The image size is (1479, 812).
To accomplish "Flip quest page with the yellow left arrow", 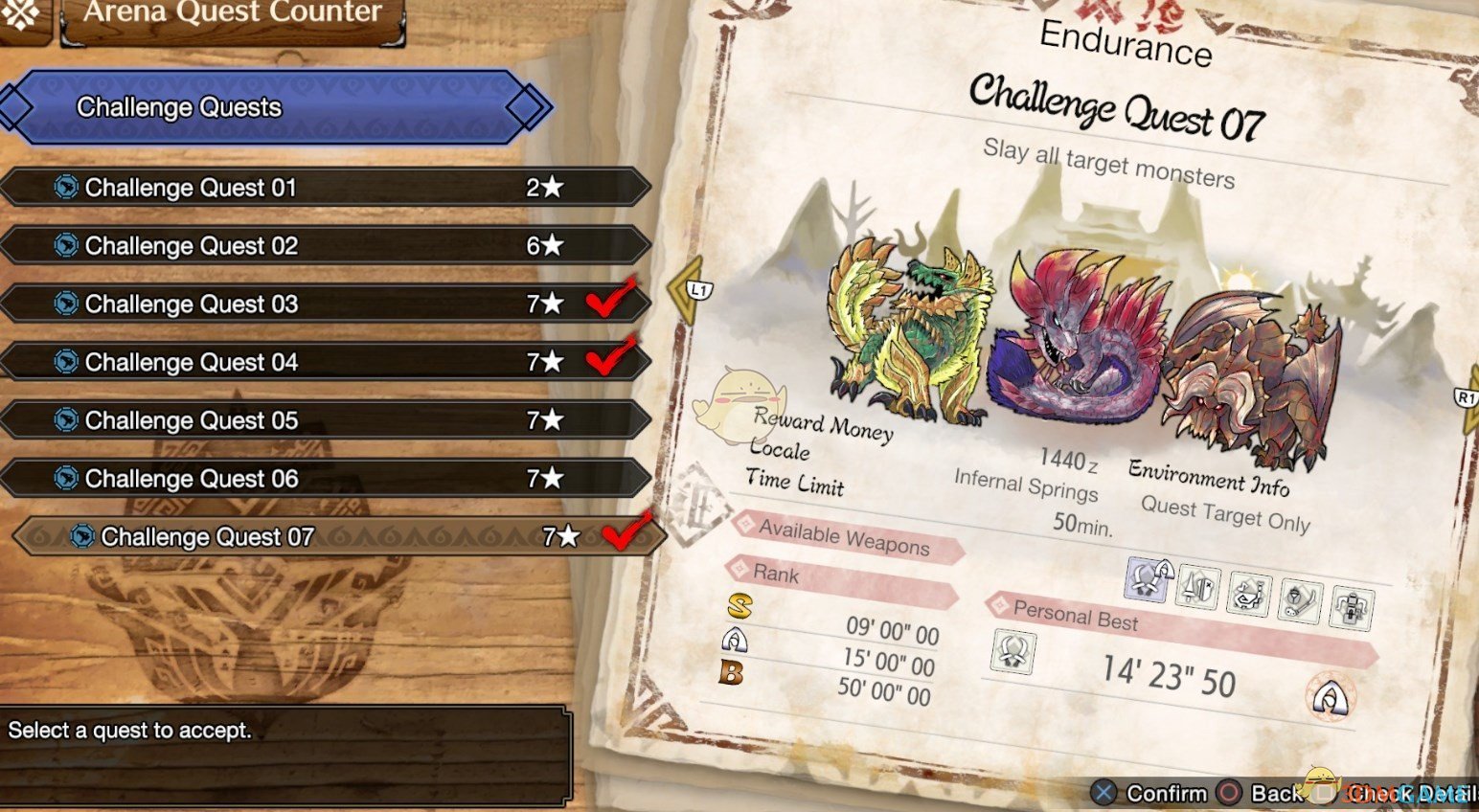I will (x=688, y=290).
